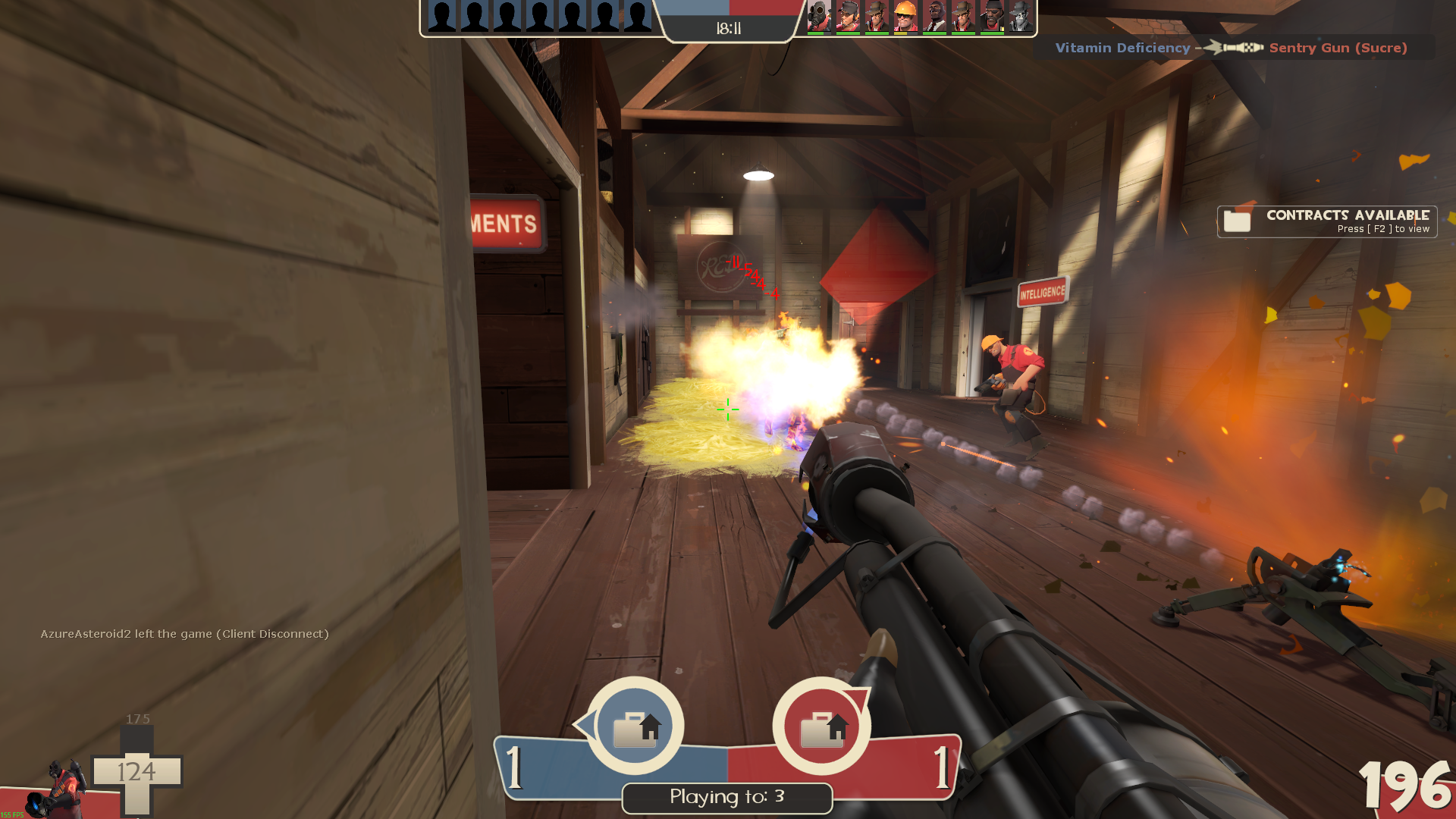Pick the Demoman teammate portrait
Viewport: 1456px width, 819px height.
pos(992,17)
